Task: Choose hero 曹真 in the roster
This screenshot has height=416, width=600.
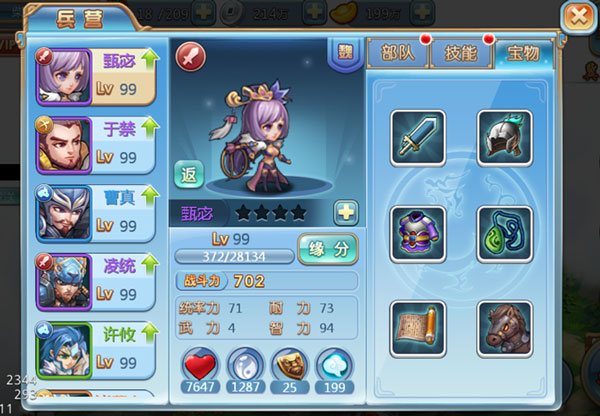Action: (x=96, y=213)
